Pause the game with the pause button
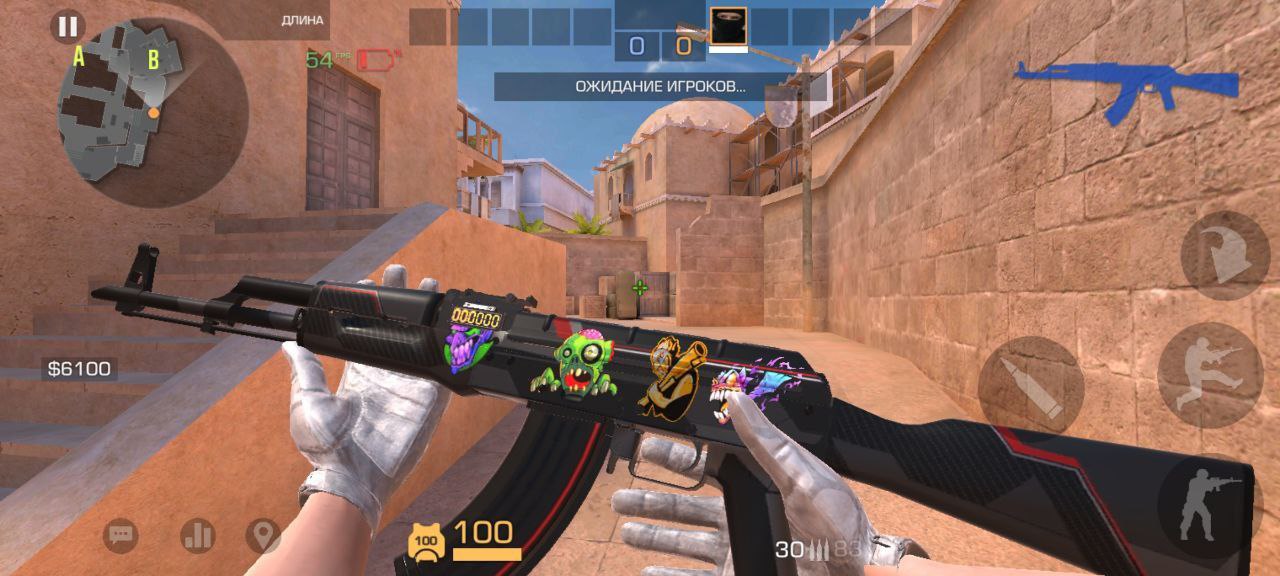 68,26
